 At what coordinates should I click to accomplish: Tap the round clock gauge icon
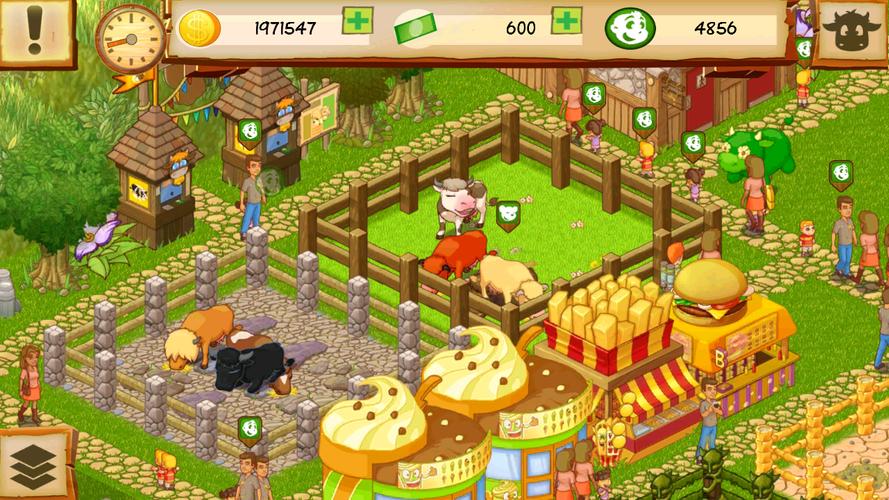[x=130, y=38]
